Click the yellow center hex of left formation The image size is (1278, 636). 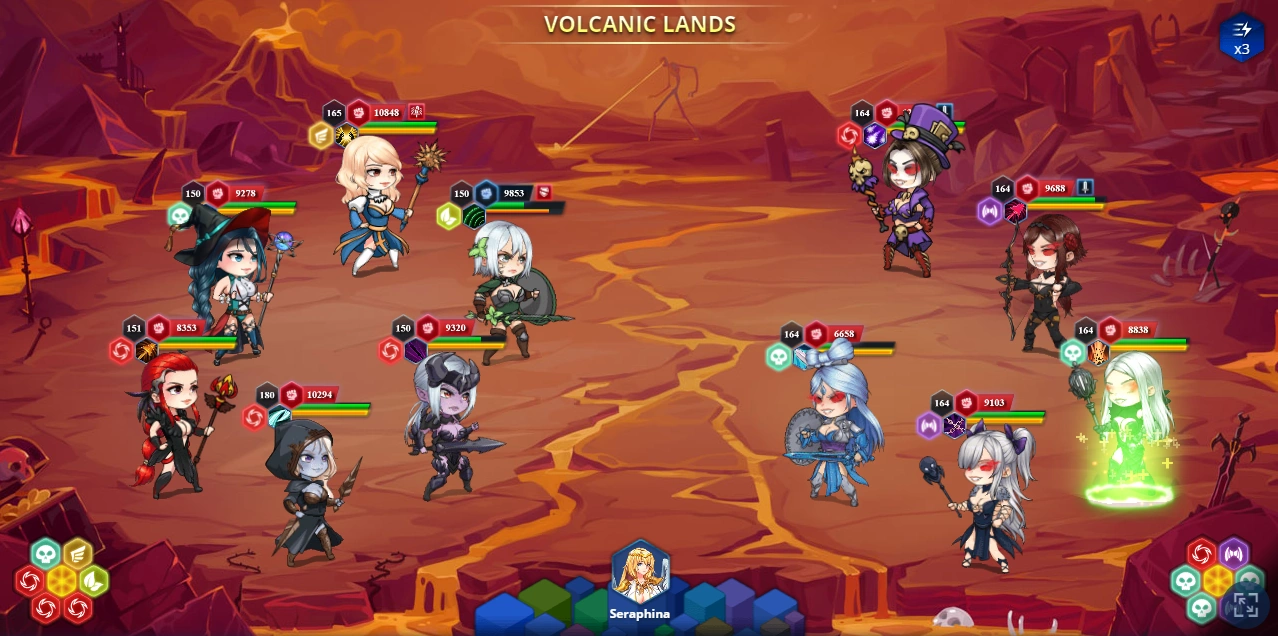click(62, 581)
